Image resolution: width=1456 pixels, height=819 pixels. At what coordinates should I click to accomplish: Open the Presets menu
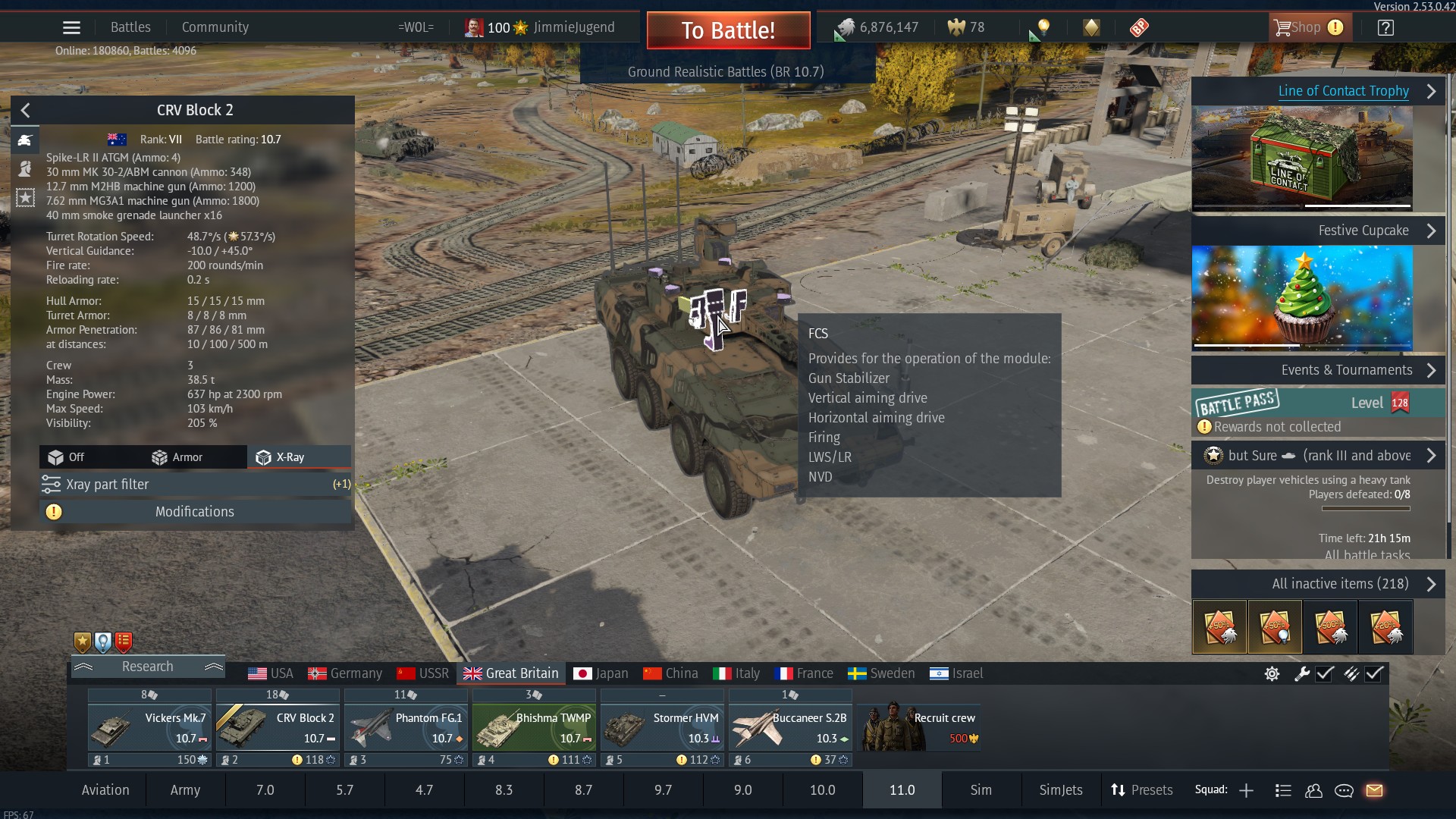click(1142, 790)
